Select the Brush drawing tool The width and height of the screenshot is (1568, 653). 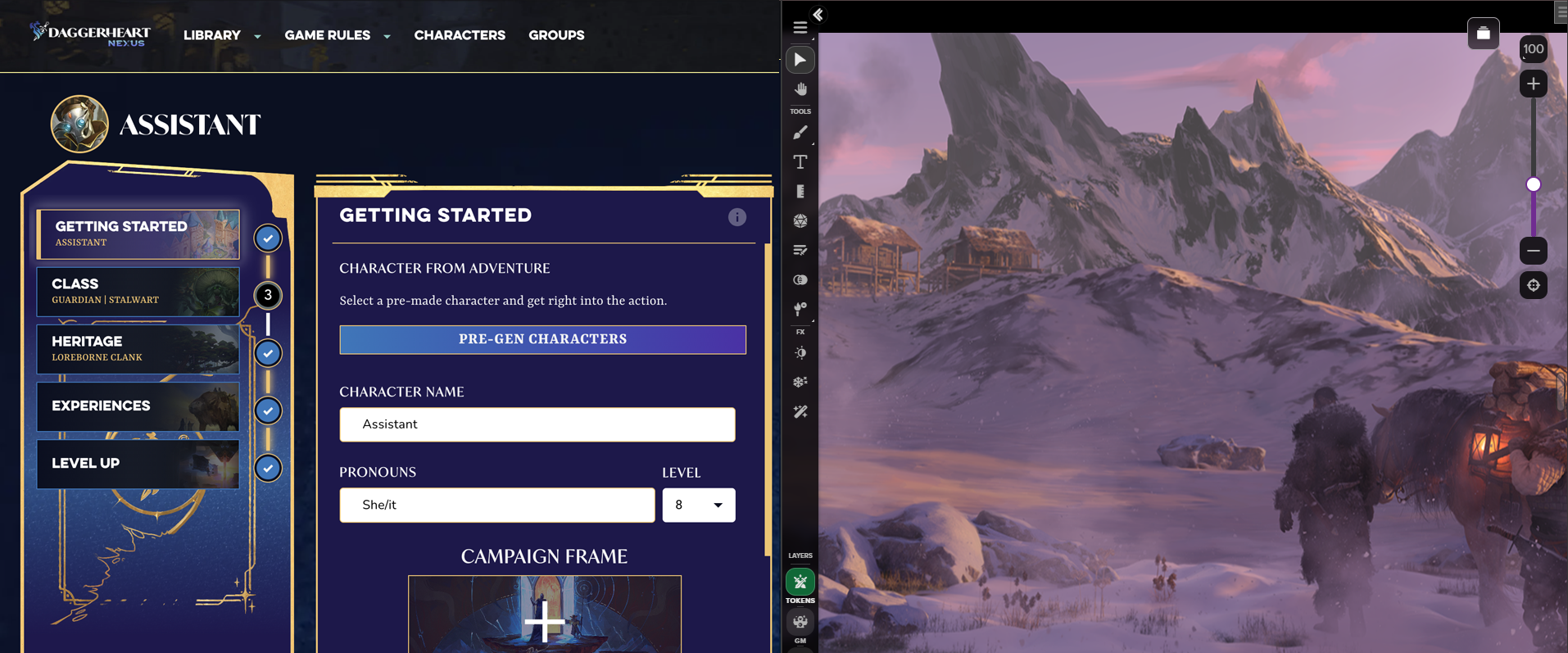tap(800, 132)
